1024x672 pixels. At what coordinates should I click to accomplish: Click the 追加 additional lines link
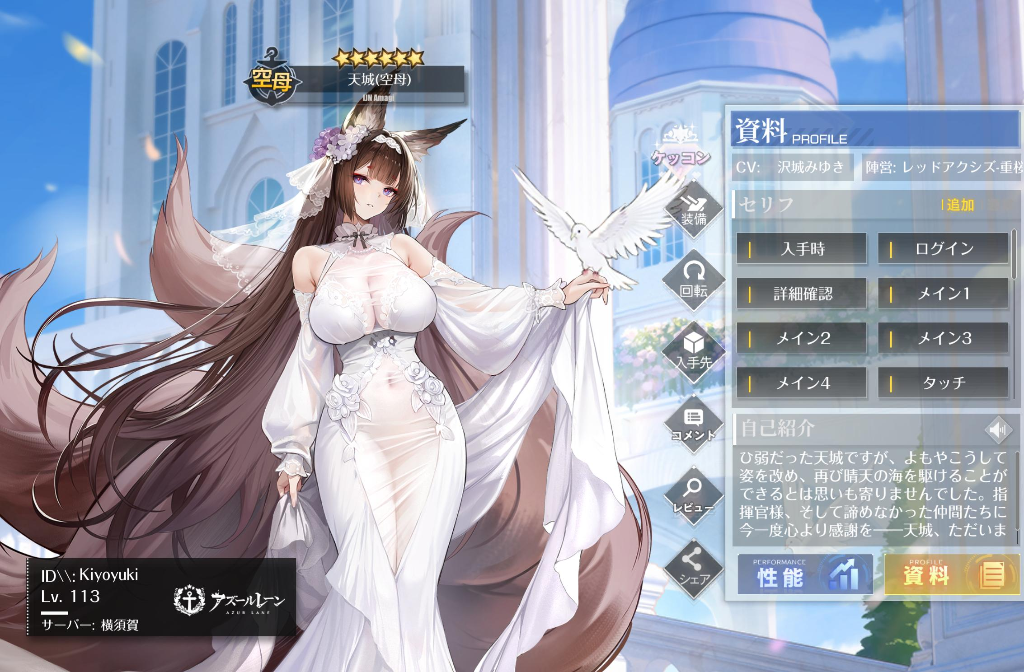pos(958,205)
